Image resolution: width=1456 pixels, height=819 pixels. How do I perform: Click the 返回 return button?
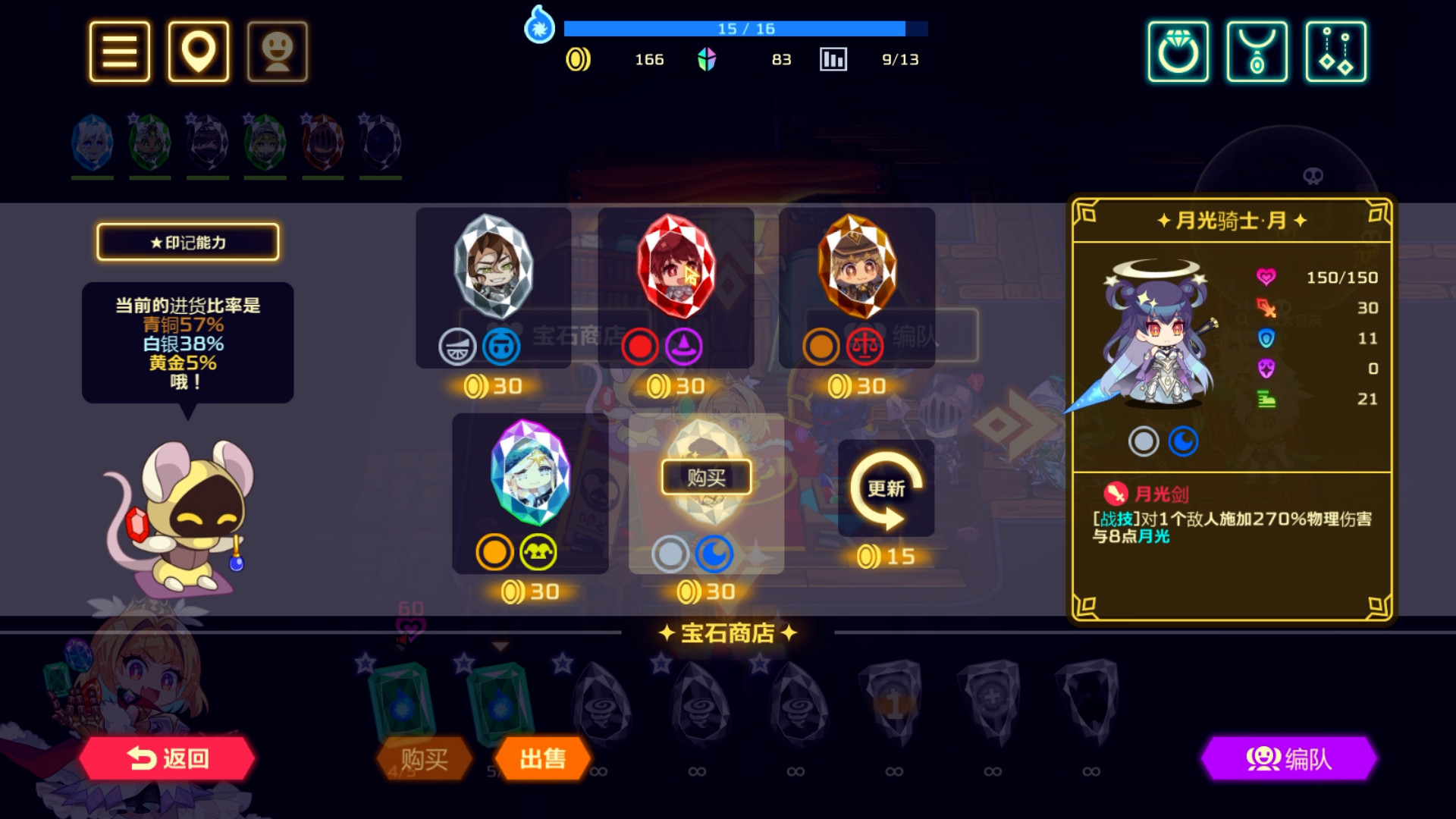point(168,759)
